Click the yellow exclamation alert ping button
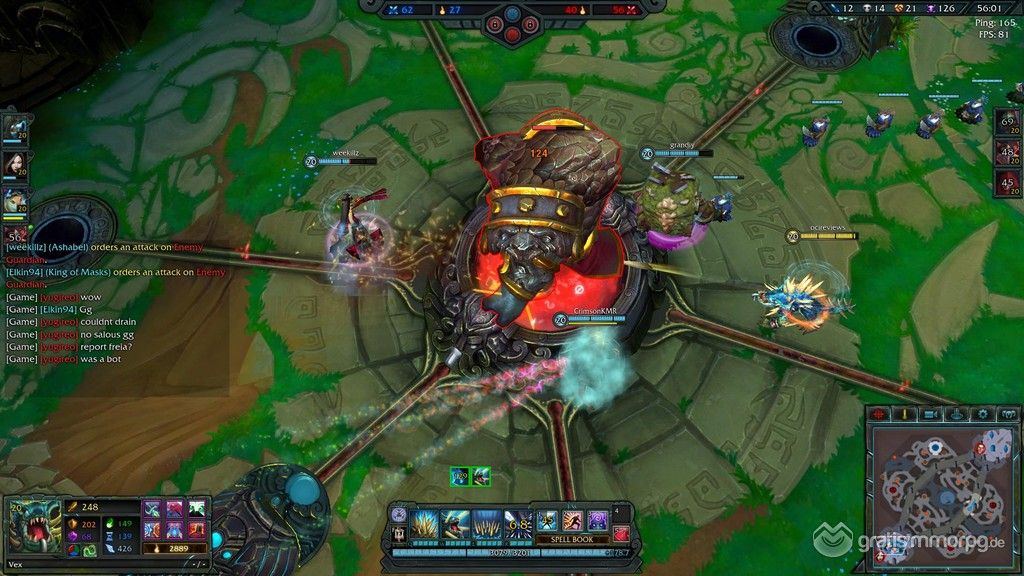Screen dimensions: 1024x576 [x=905, y=414]
